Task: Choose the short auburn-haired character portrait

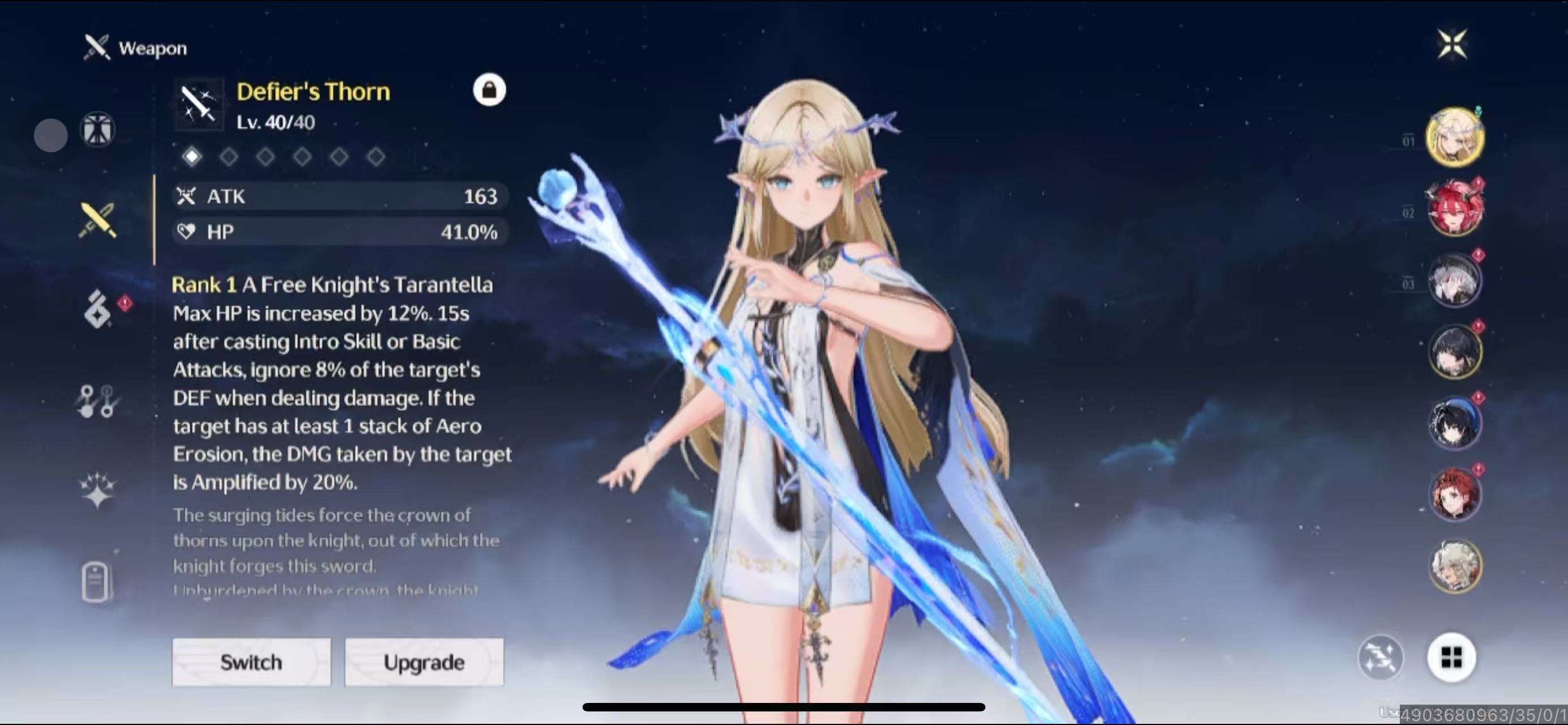Action: (x=1455, y=494)
